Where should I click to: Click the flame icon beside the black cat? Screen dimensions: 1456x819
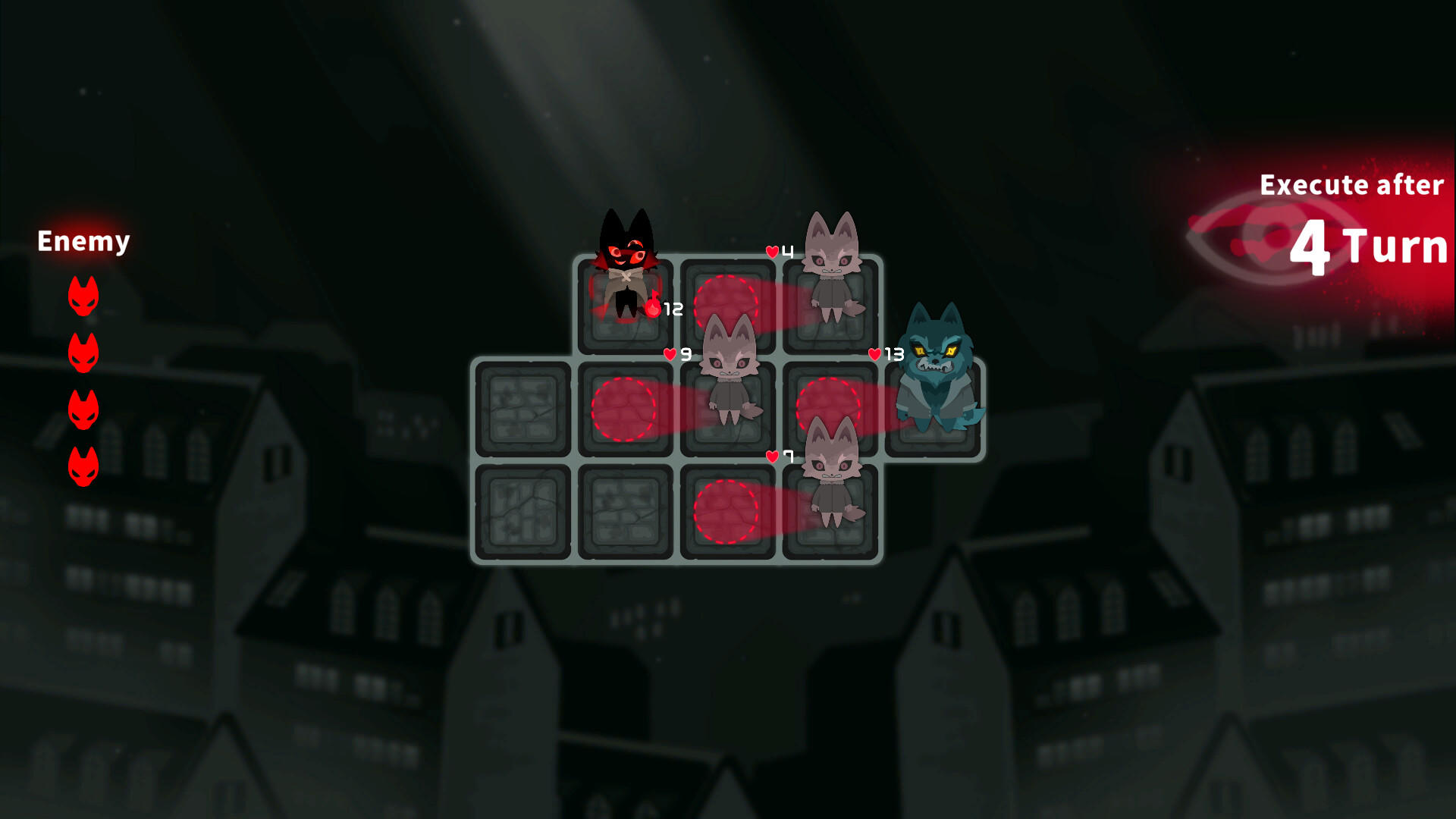pyautogui.click(x=652, y=303)
